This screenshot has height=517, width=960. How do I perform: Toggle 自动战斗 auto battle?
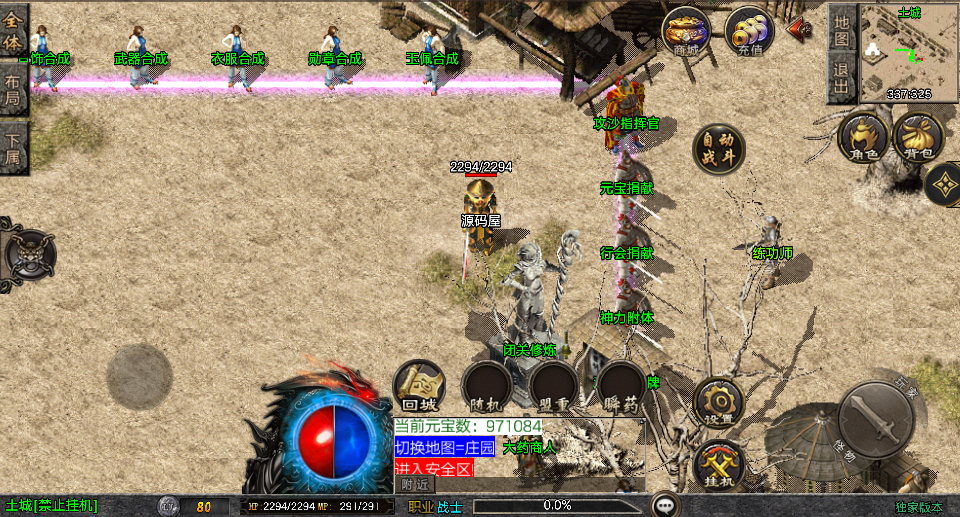coord(719,150)
